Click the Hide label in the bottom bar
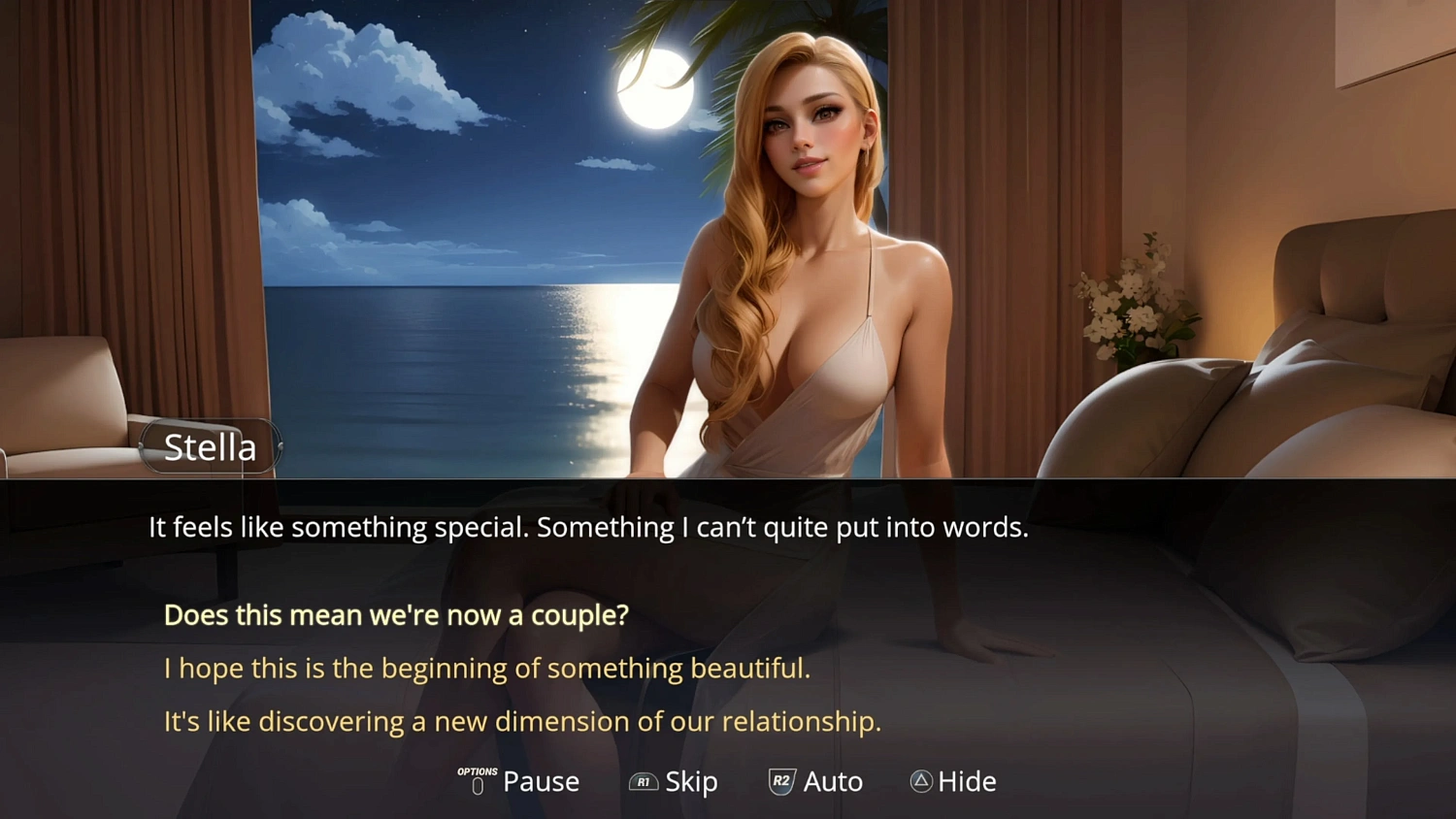This screenshot has width=1456, height=819. tap(968, 781)
